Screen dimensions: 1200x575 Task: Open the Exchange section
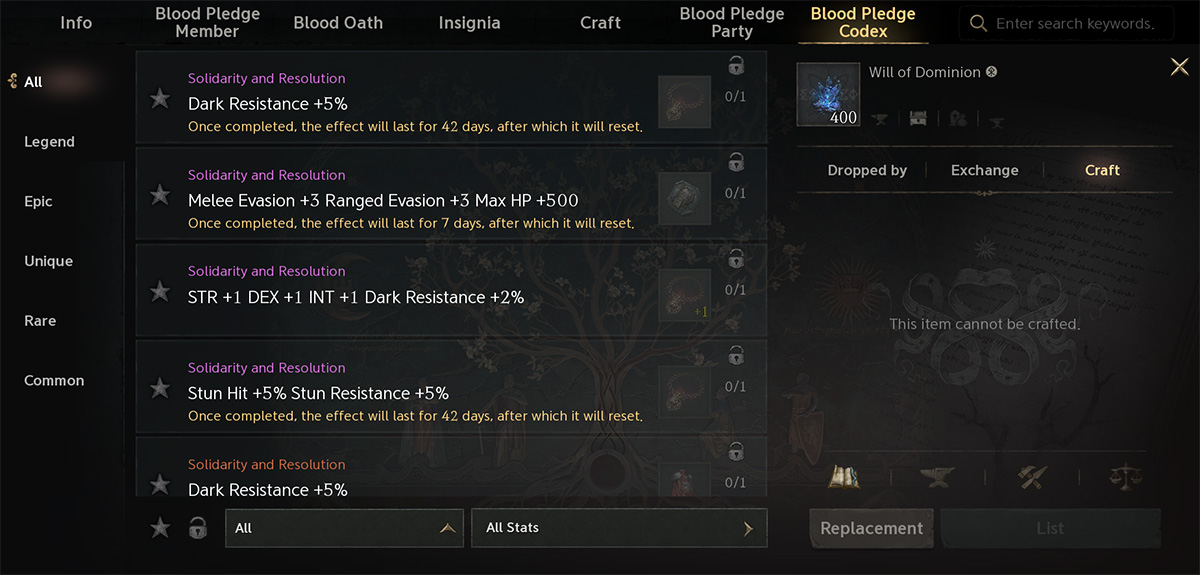pyautogui.click(x=984, y=170)
